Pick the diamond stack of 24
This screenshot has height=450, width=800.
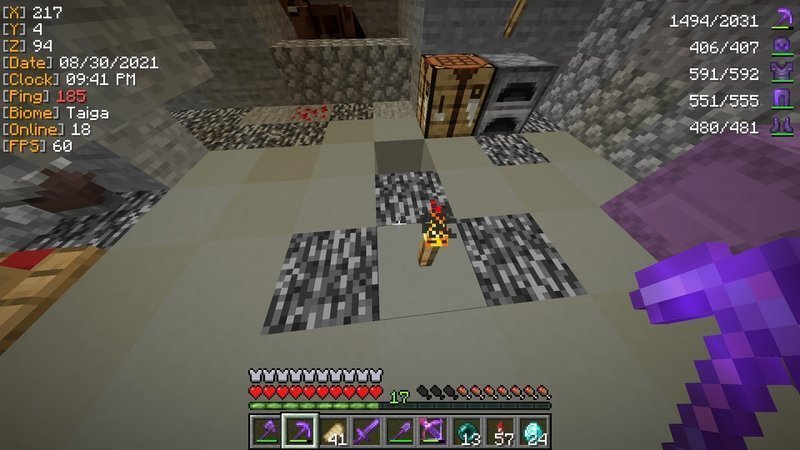click(x=534, y=430)
